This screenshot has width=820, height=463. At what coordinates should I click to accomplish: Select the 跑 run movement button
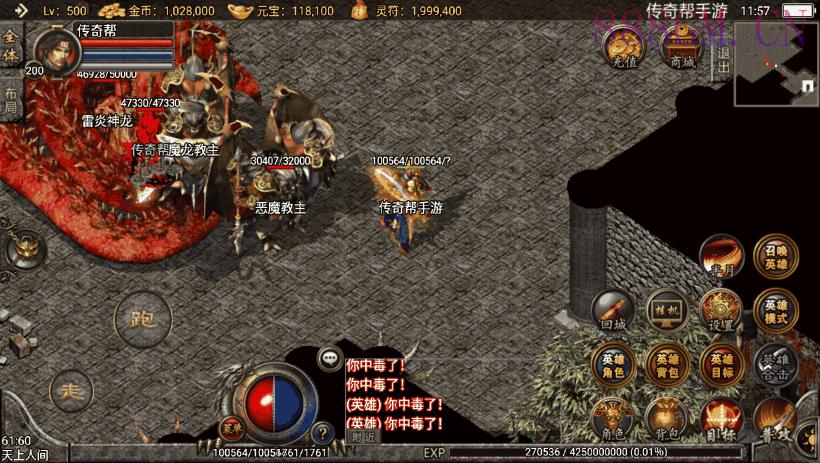coord(142,321)
